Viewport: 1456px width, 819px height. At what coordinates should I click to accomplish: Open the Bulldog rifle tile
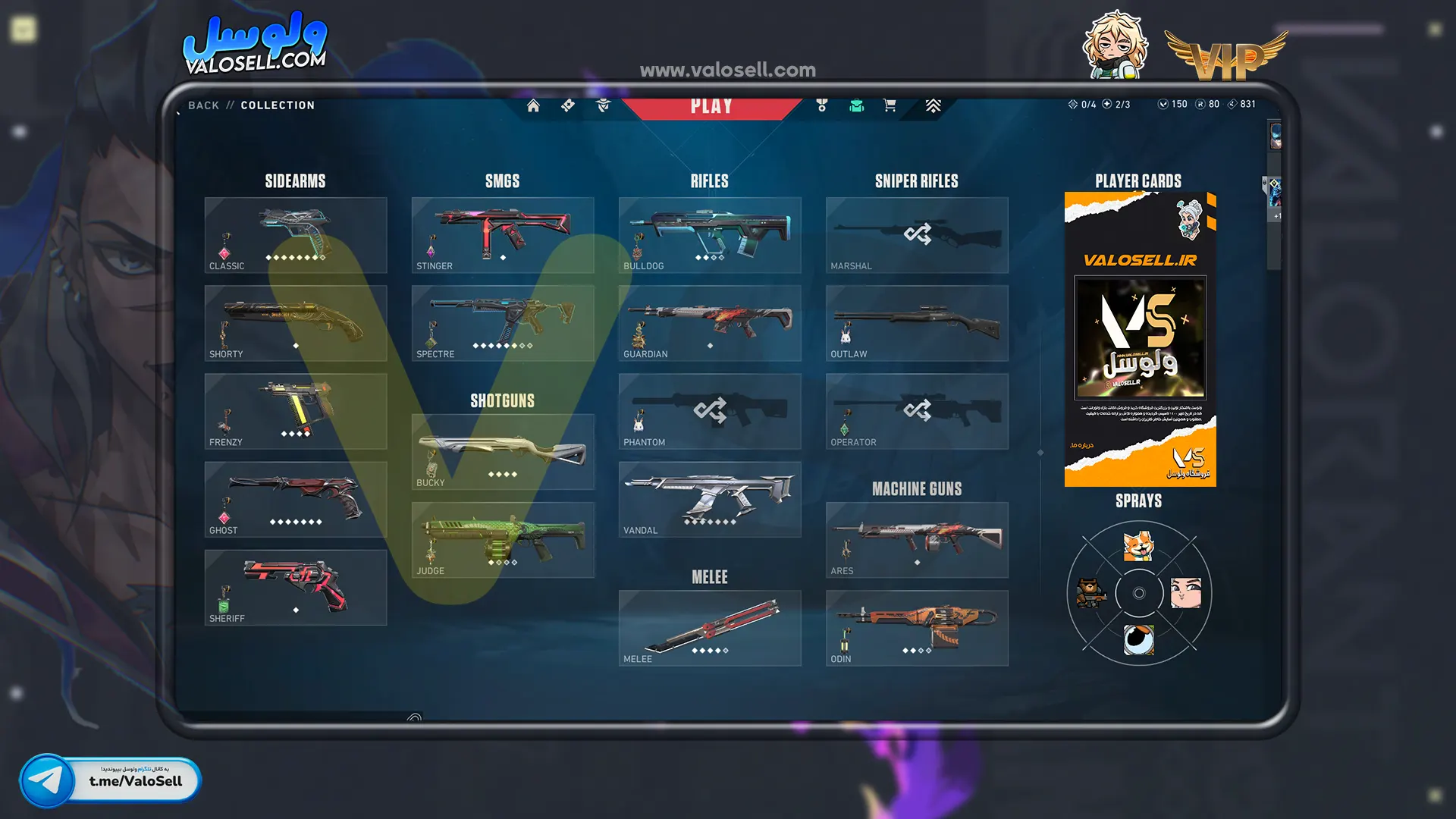[x=710, y=235]
